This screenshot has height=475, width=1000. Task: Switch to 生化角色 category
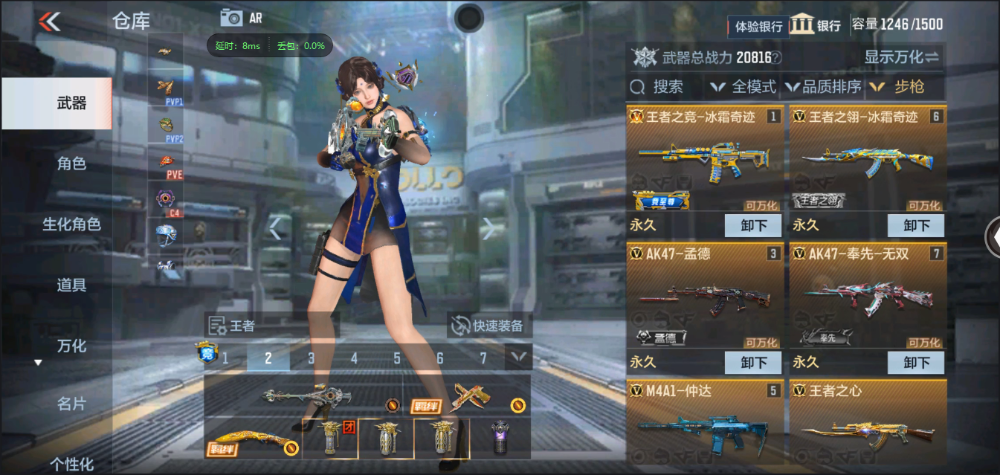pyautogui.click(x=71, y=224)
